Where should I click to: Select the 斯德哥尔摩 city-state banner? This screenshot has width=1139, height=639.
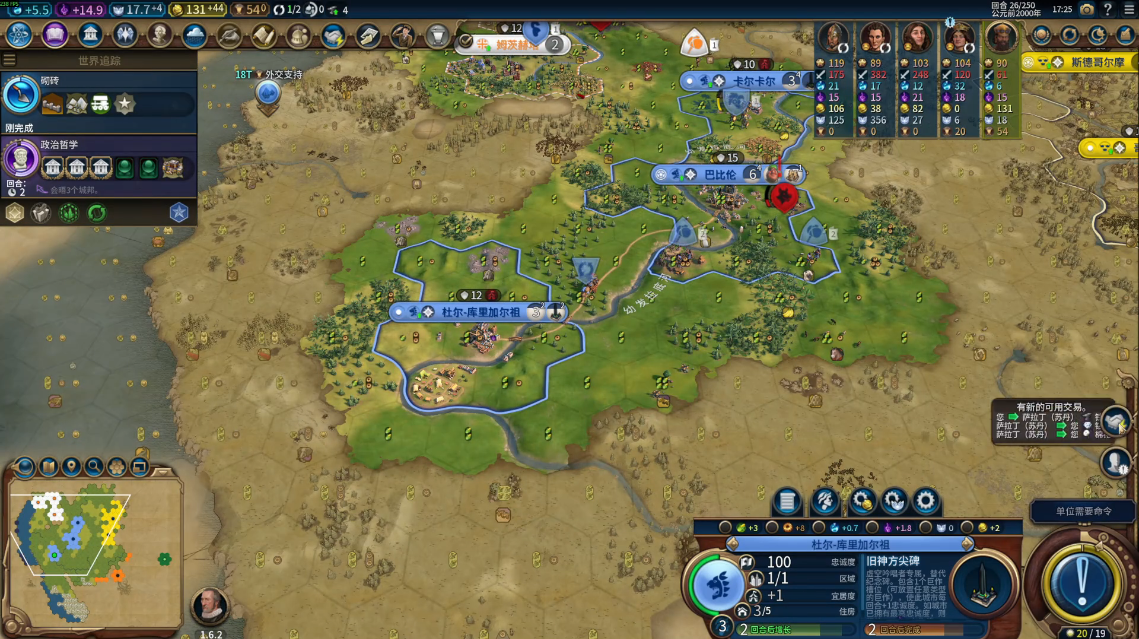1083,62
